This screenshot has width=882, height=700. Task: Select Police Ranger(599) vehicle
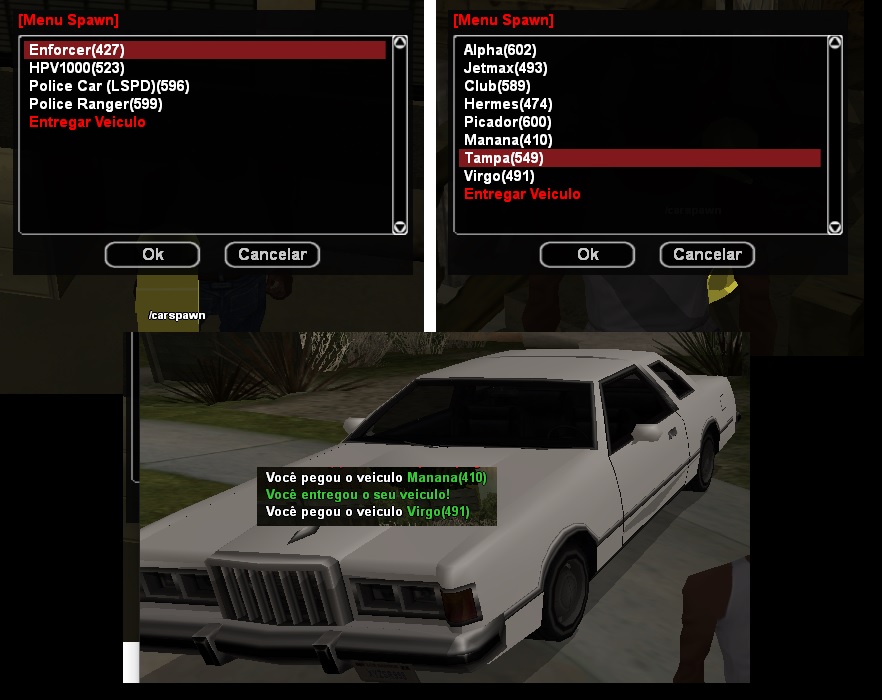coord(95,104)
